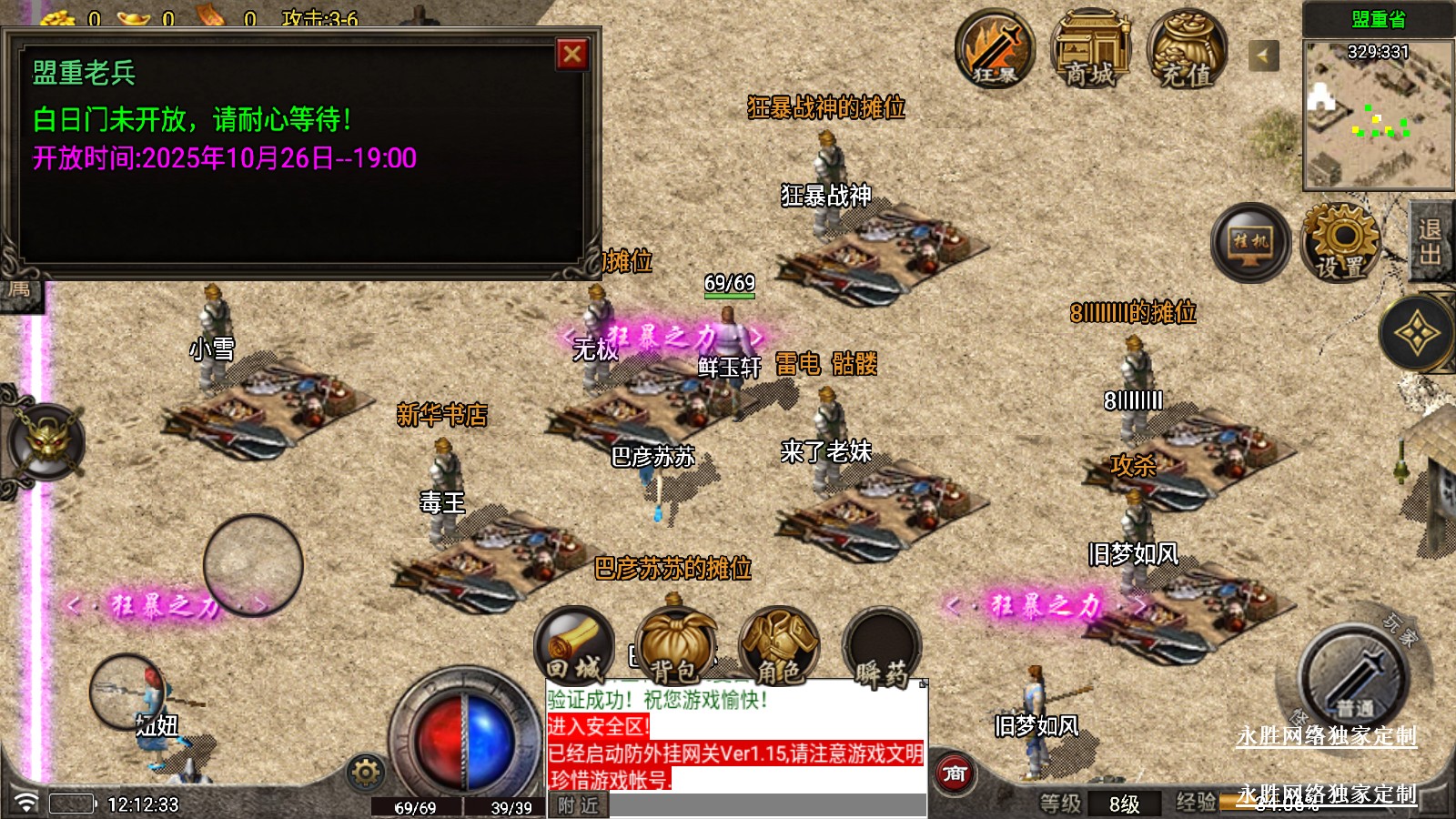Open the 商城 shop
Viewport: 1456px width, 819px height.
tap(1090, 50)
